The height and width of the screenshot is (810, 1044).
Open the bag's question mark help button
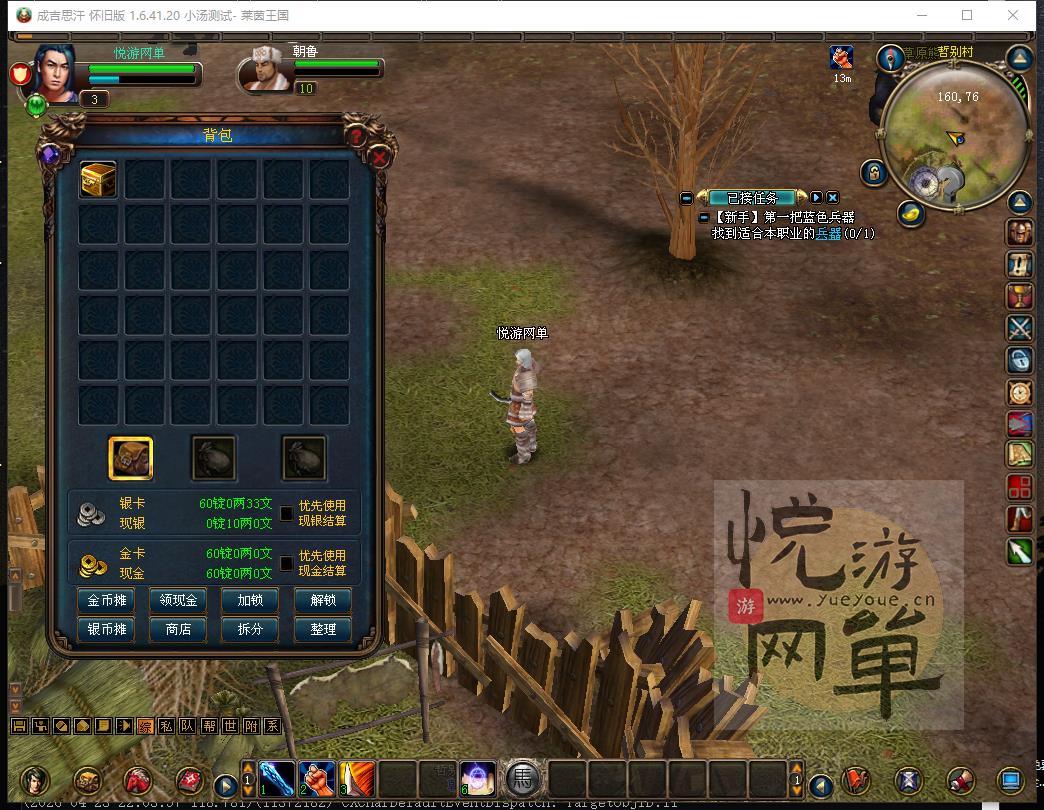pos(355,137)
